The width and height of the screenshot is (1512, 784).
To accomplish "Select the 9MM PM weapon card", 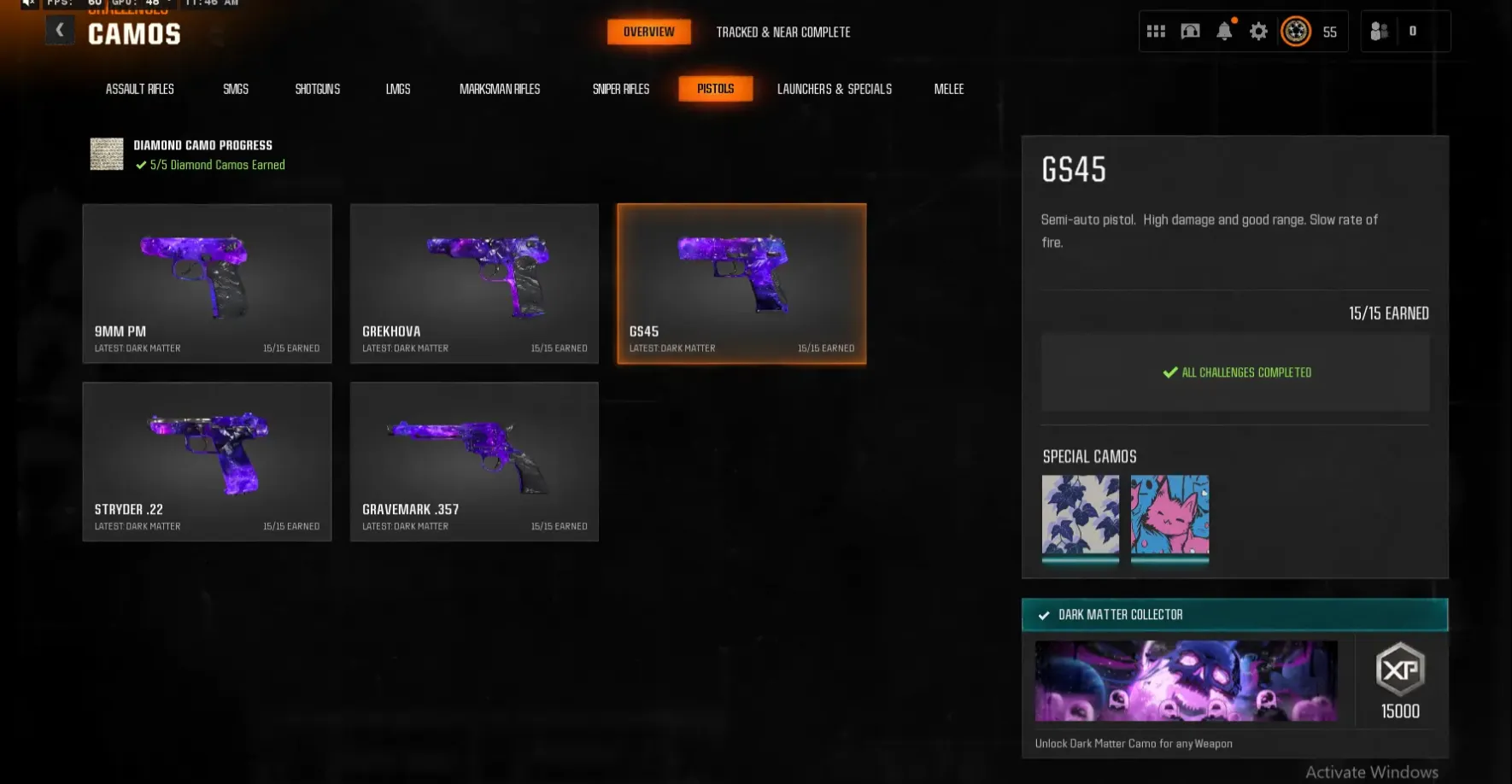I will point(207,283).
